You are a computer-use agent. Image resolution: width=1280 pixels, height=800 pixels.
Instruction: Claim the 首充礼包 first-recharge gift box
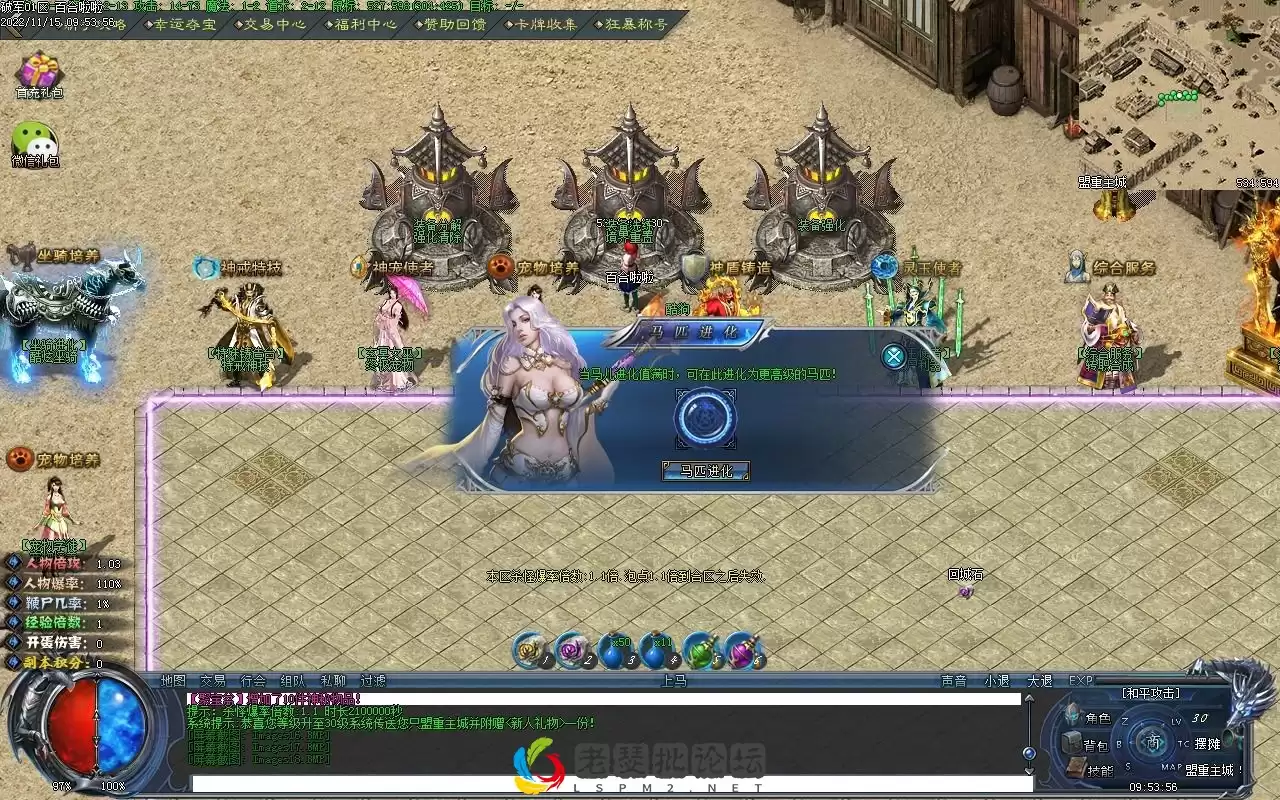coord(39,75)
